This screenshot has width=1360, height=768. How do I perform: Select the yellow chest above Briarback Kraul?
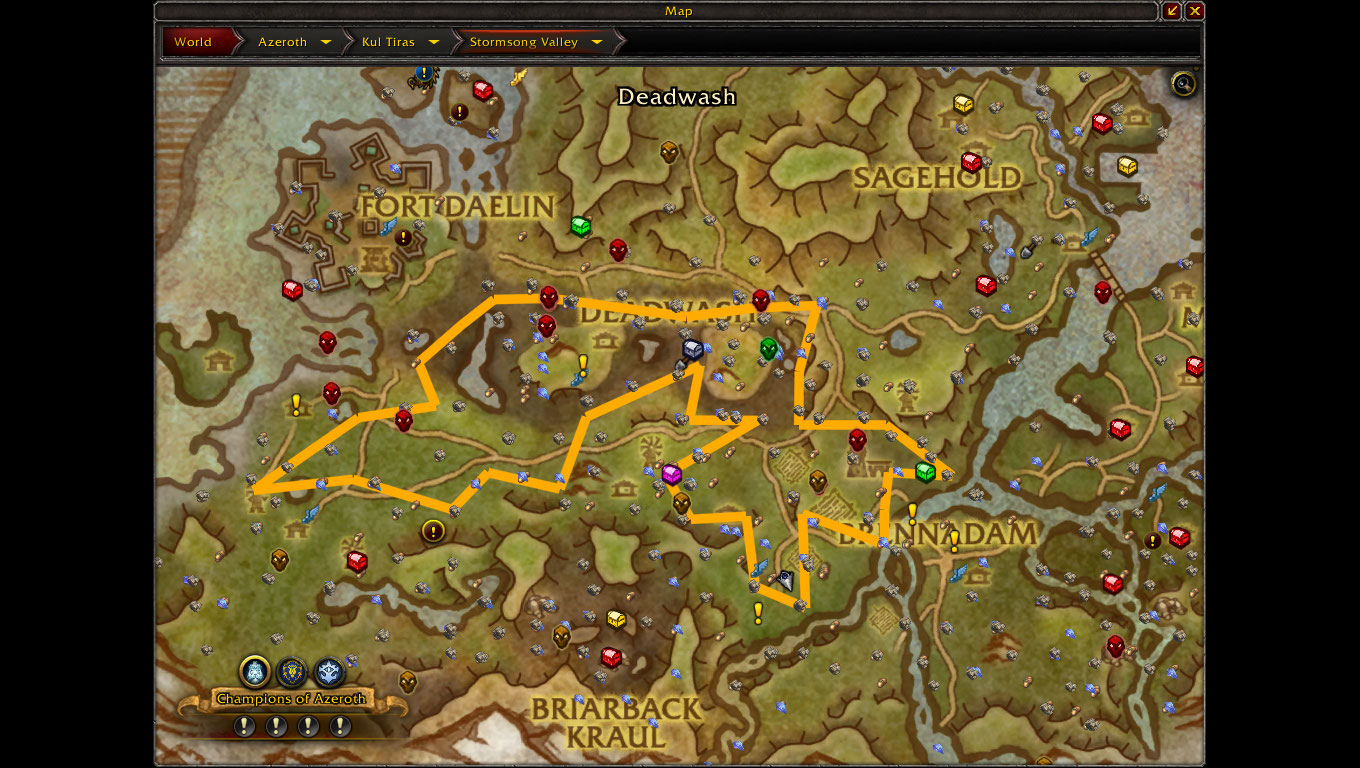[x=616, y=619]
